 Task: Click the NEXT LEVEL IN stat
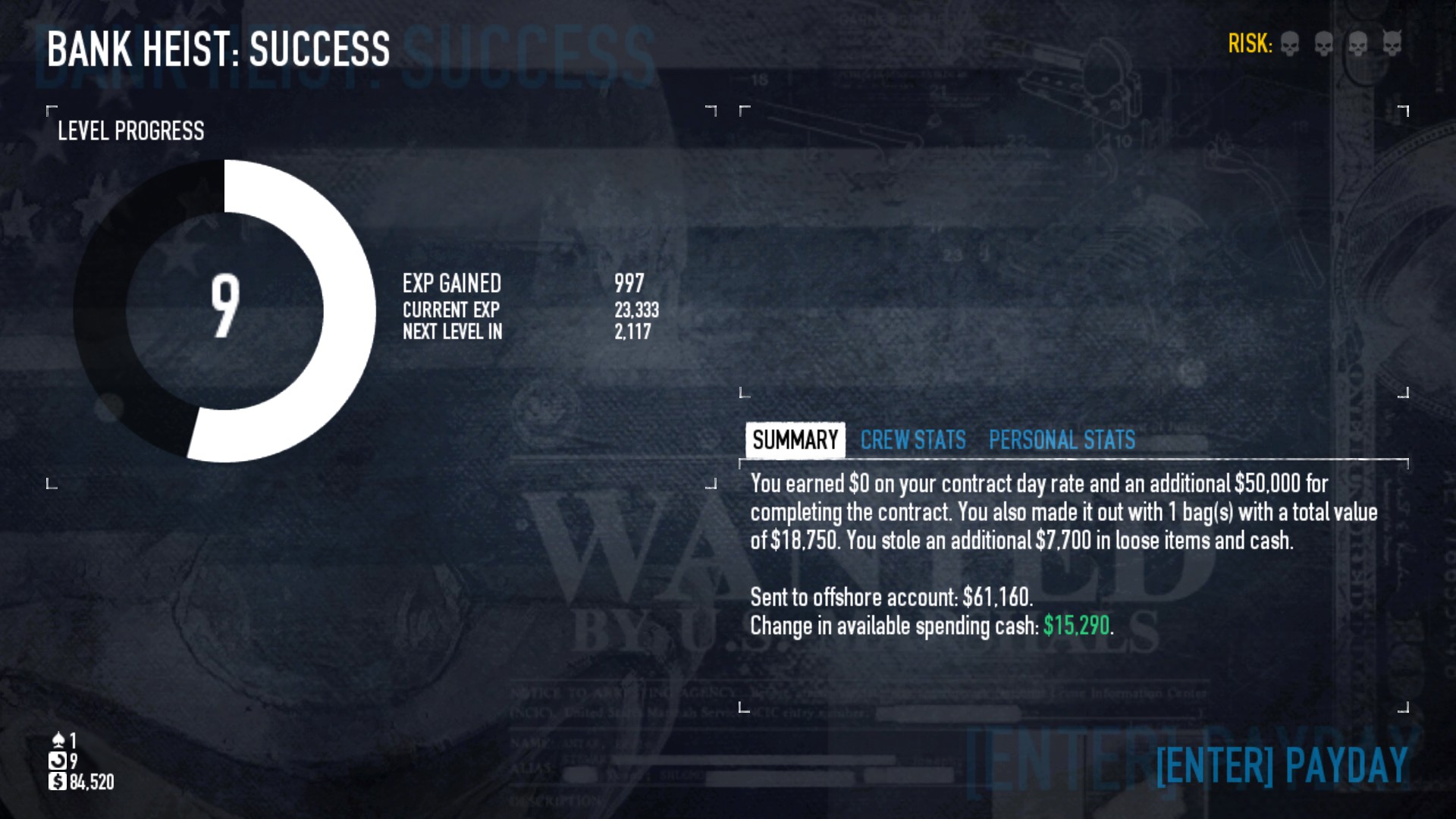(453, 331)
